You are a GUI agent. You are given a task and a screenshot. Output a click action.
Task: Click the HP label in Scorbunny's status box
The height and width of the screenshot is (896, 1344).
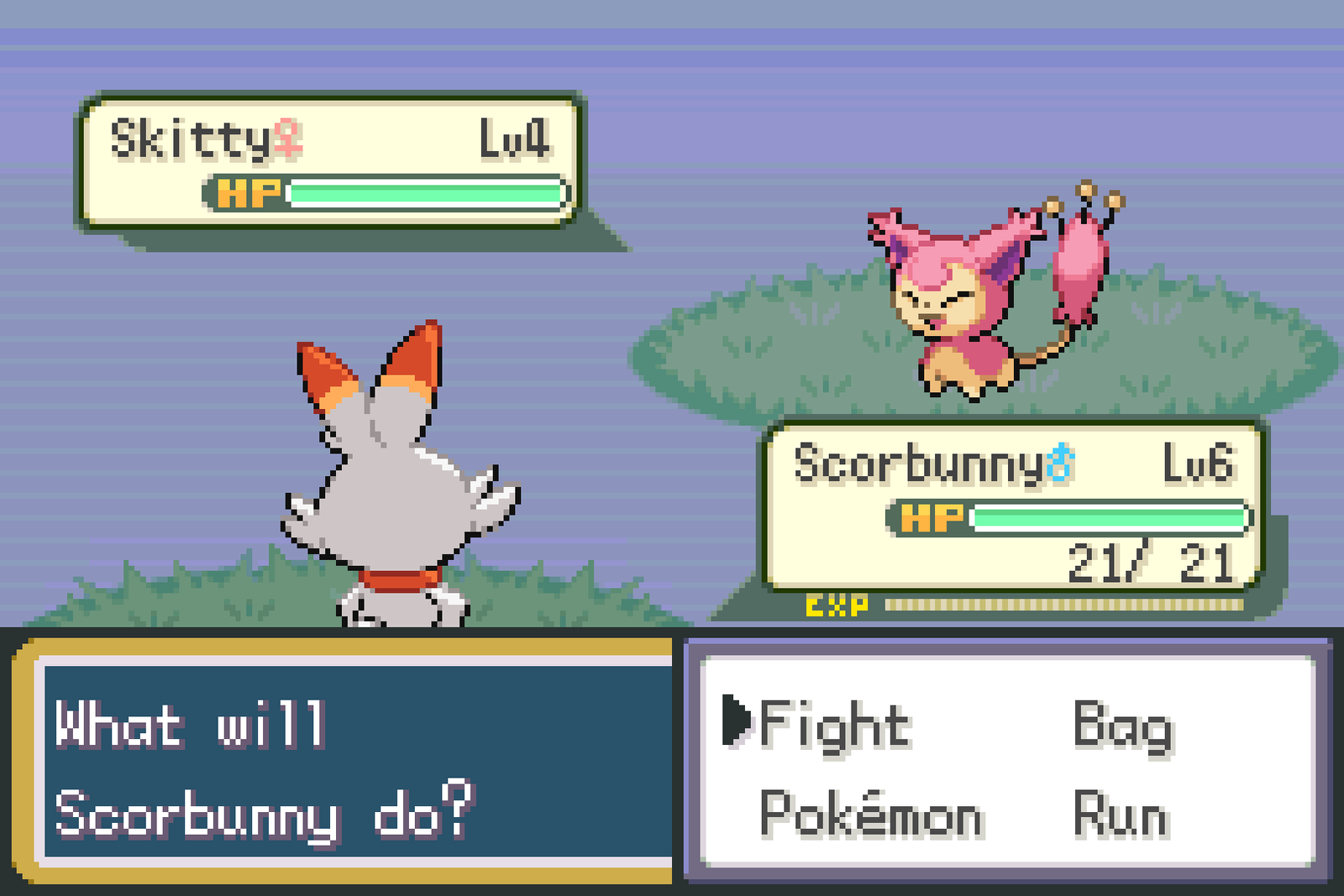932,518
